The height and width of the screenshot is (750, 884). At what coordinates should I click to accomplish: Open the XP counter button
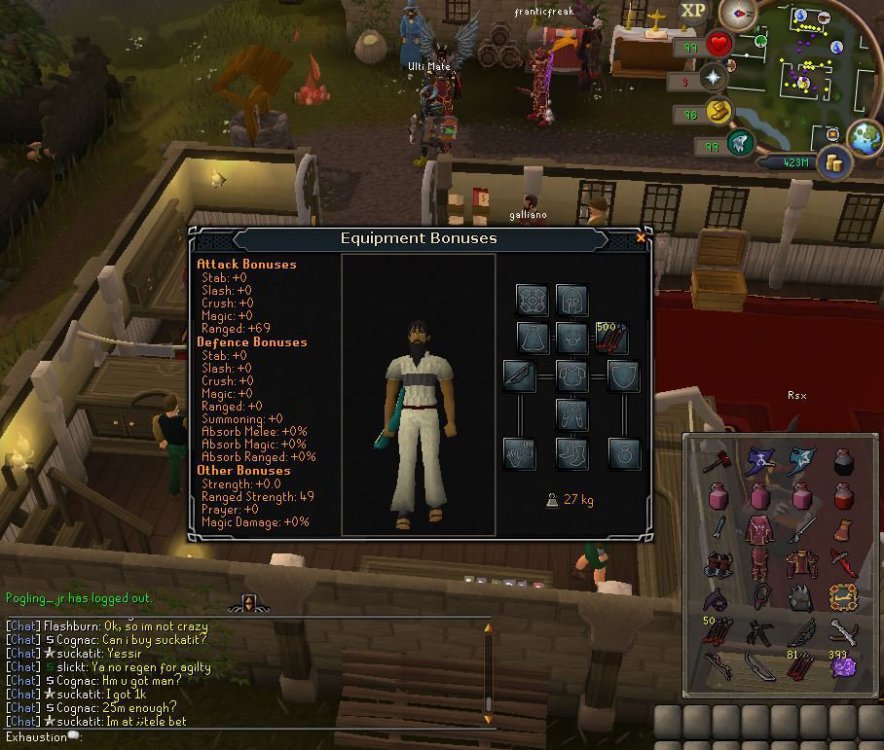coord(693,12)
